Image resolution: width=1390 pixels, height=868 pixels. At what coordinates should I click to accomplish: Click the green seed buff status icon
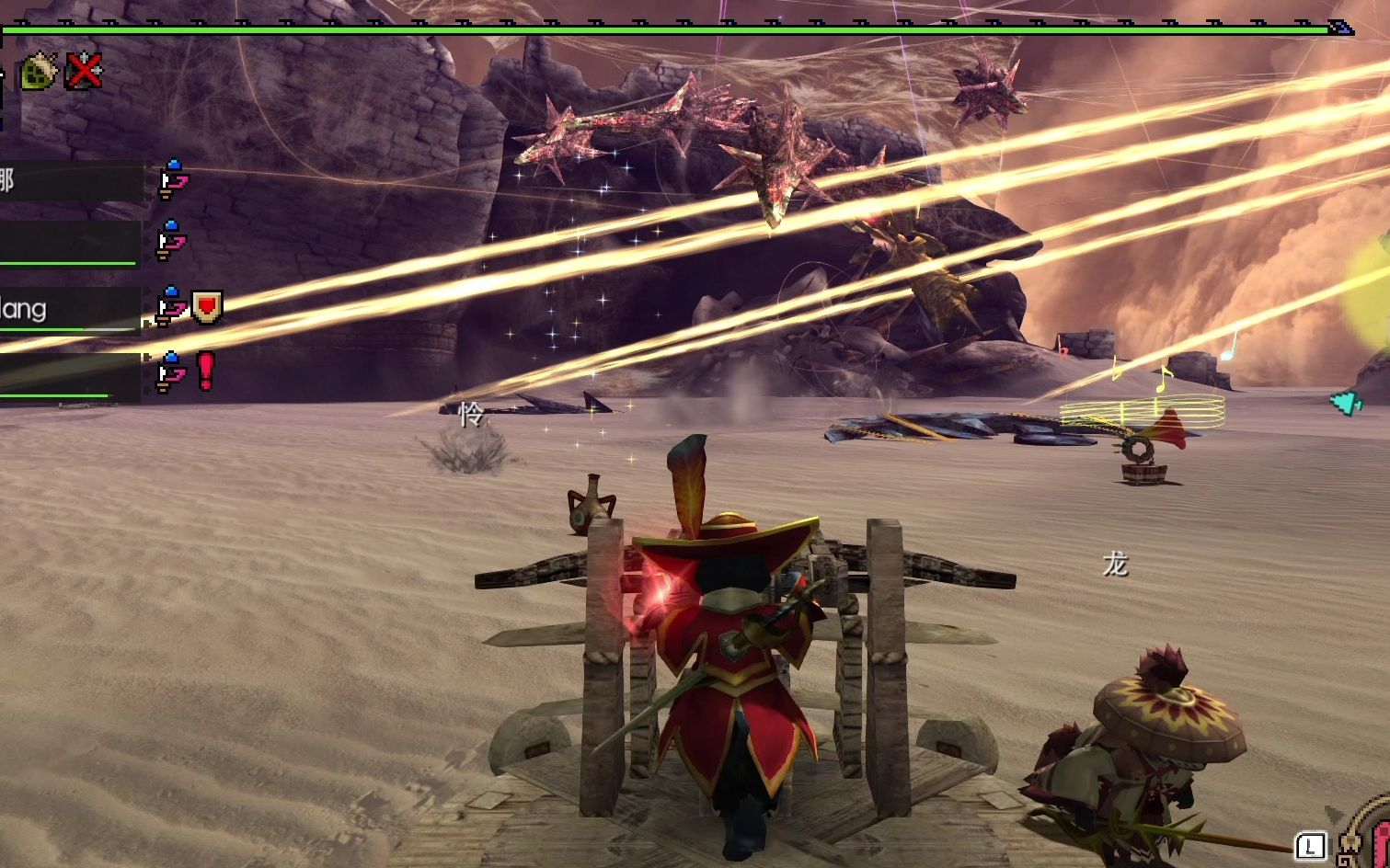(38, 71)
